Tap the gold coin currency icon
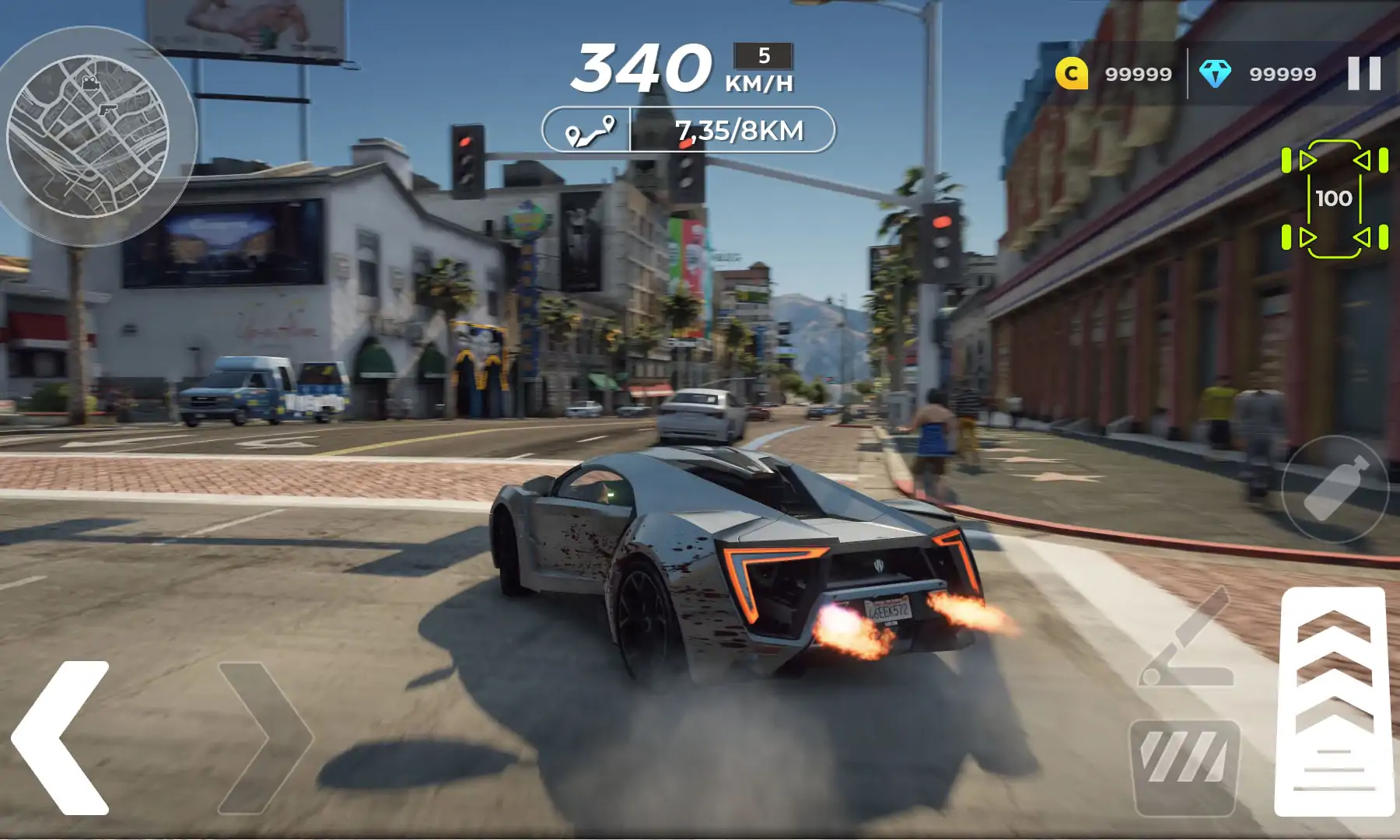The height and width of the screenshot is (840, 1400). pyautogui.click(x=1071, y=74)
